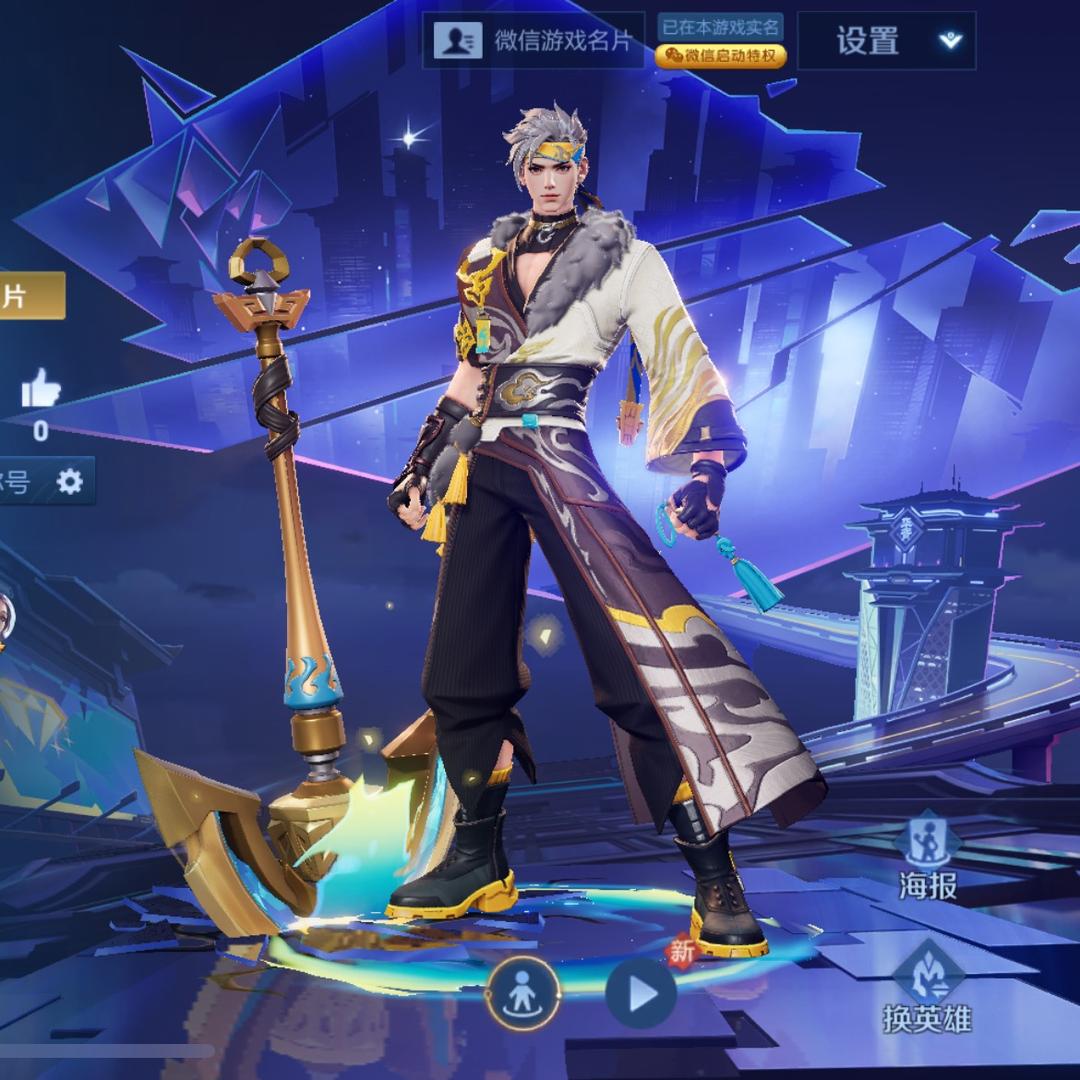Select the character pose button
This screenshot has width=1080, height=1080.
tap(523, 994)
